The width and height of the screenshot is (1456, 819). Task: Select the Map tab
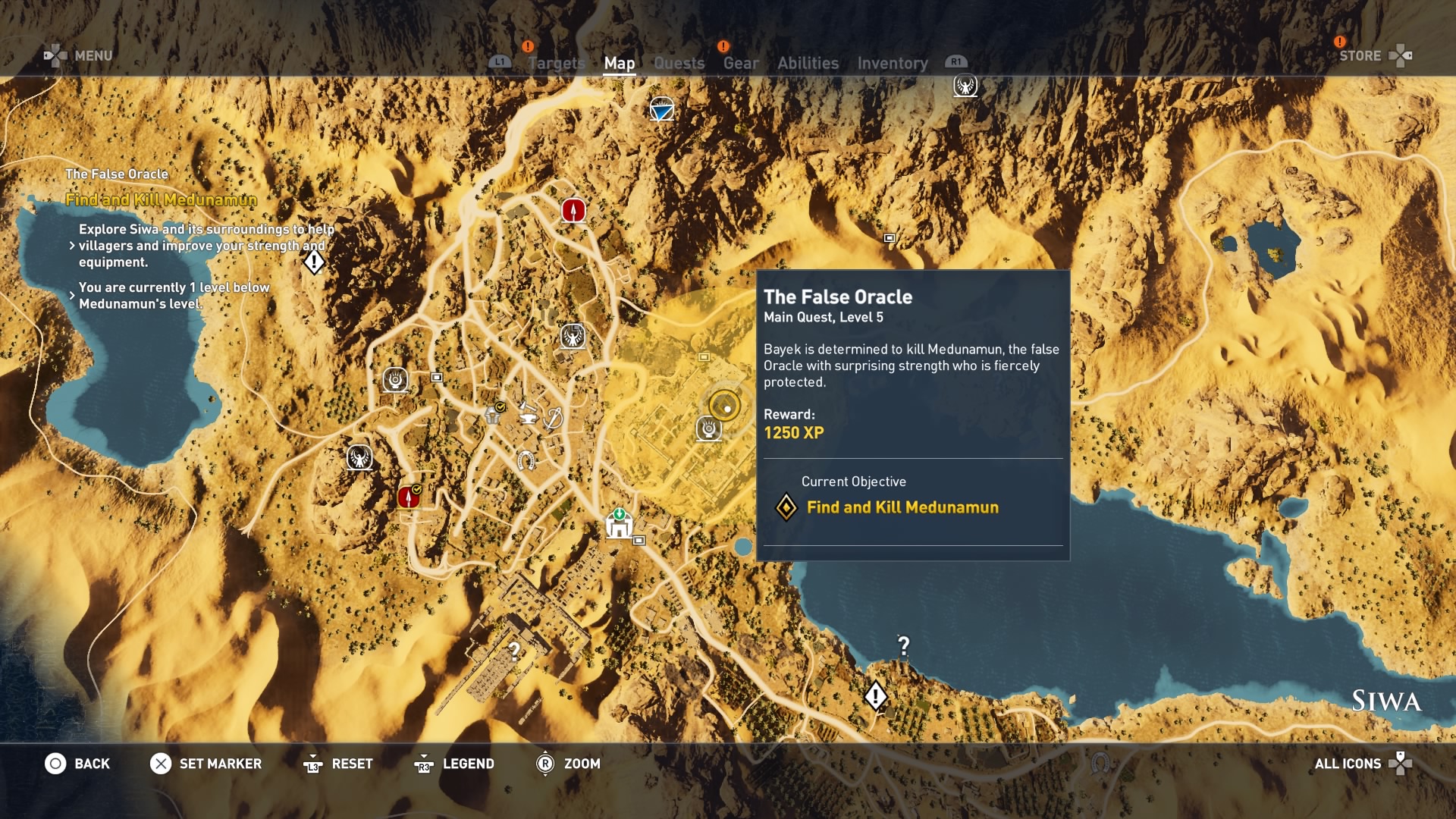click(619, 64)
